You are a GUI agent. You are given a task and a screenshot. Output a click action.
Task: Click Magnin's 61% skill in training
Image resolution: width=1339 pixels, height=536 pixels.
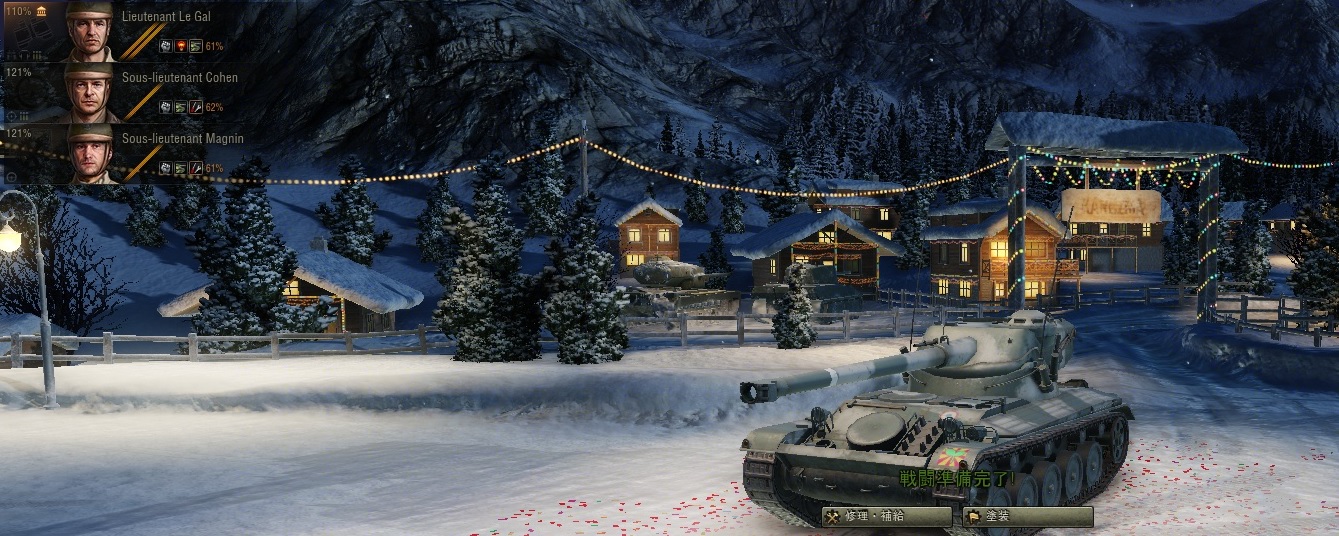point(197,168)
